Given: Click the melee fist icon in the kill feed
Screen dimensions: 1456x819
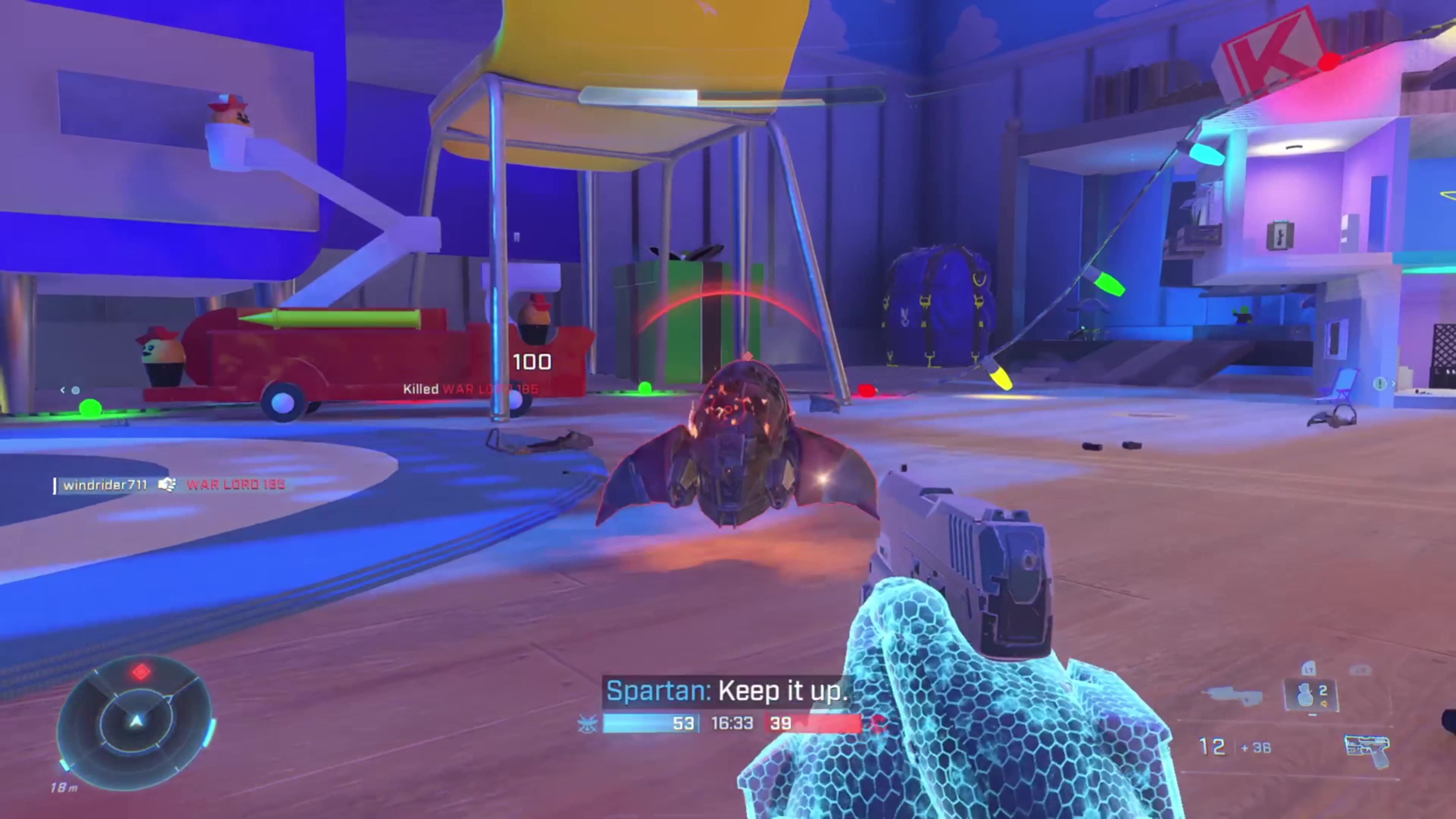Looking at the screenshot, I should (167, 485).
